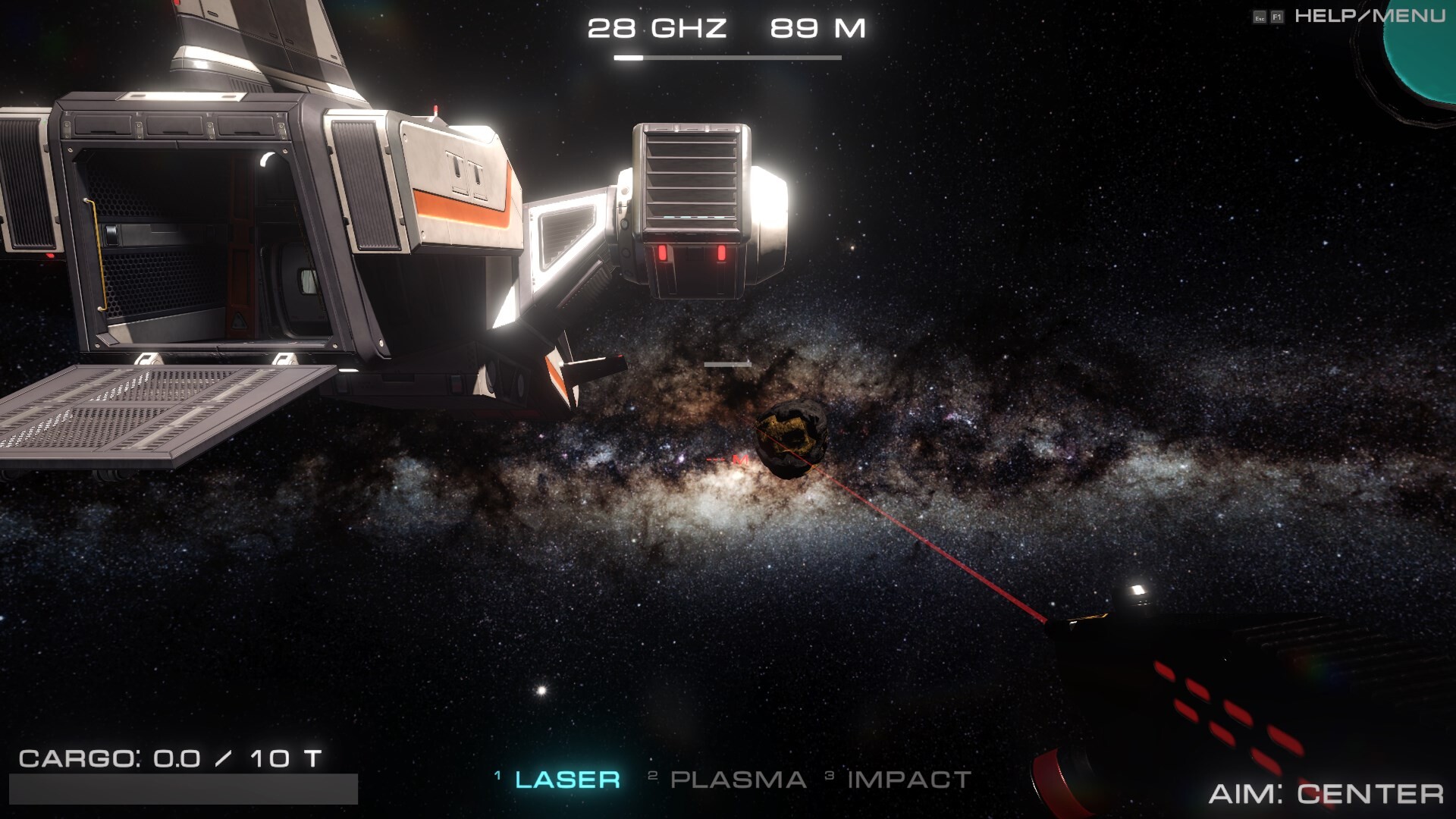The width and height of the screenshot is (1456, 819).
Task: Open the HELP/MENU option
Action: pyautogui.click(x=1373, y=14)
